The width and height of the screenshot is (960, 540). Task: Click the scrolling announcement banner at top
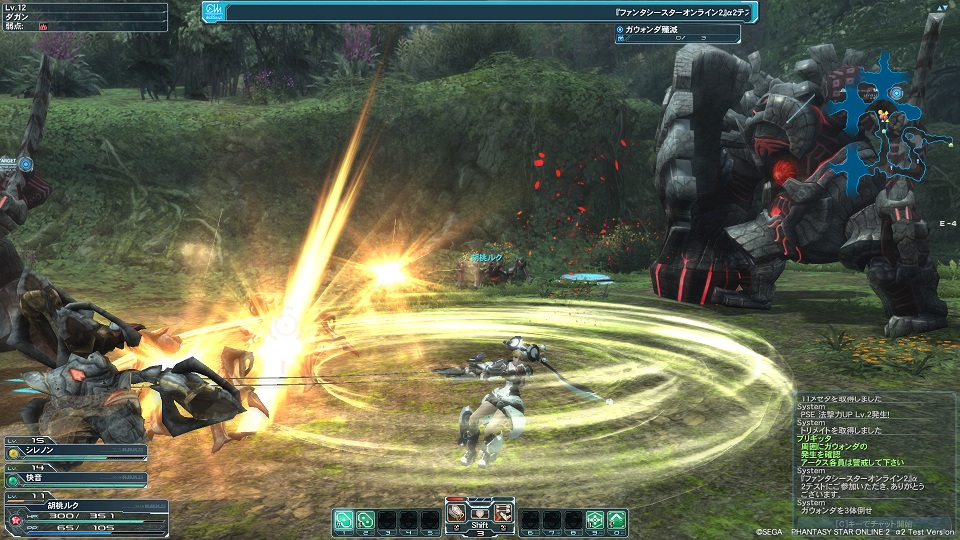(x=490, y=11)
